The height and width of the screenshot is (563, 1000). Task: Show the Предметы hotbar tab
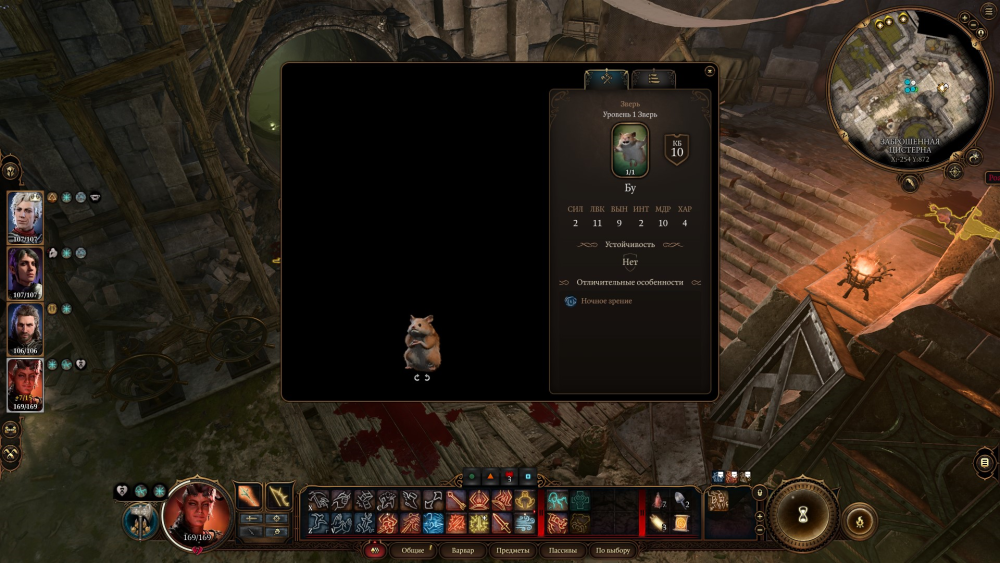click(513, 551)
